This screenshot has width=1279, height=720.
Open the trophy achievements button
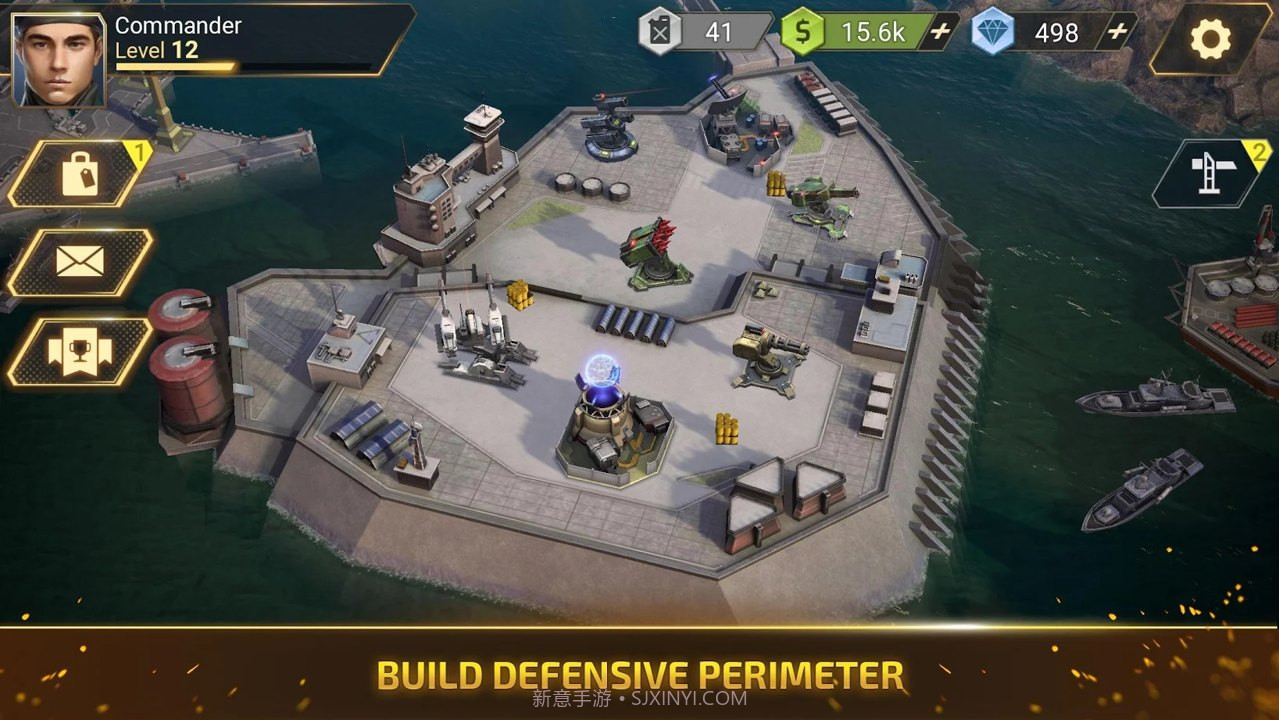(79, 351)
